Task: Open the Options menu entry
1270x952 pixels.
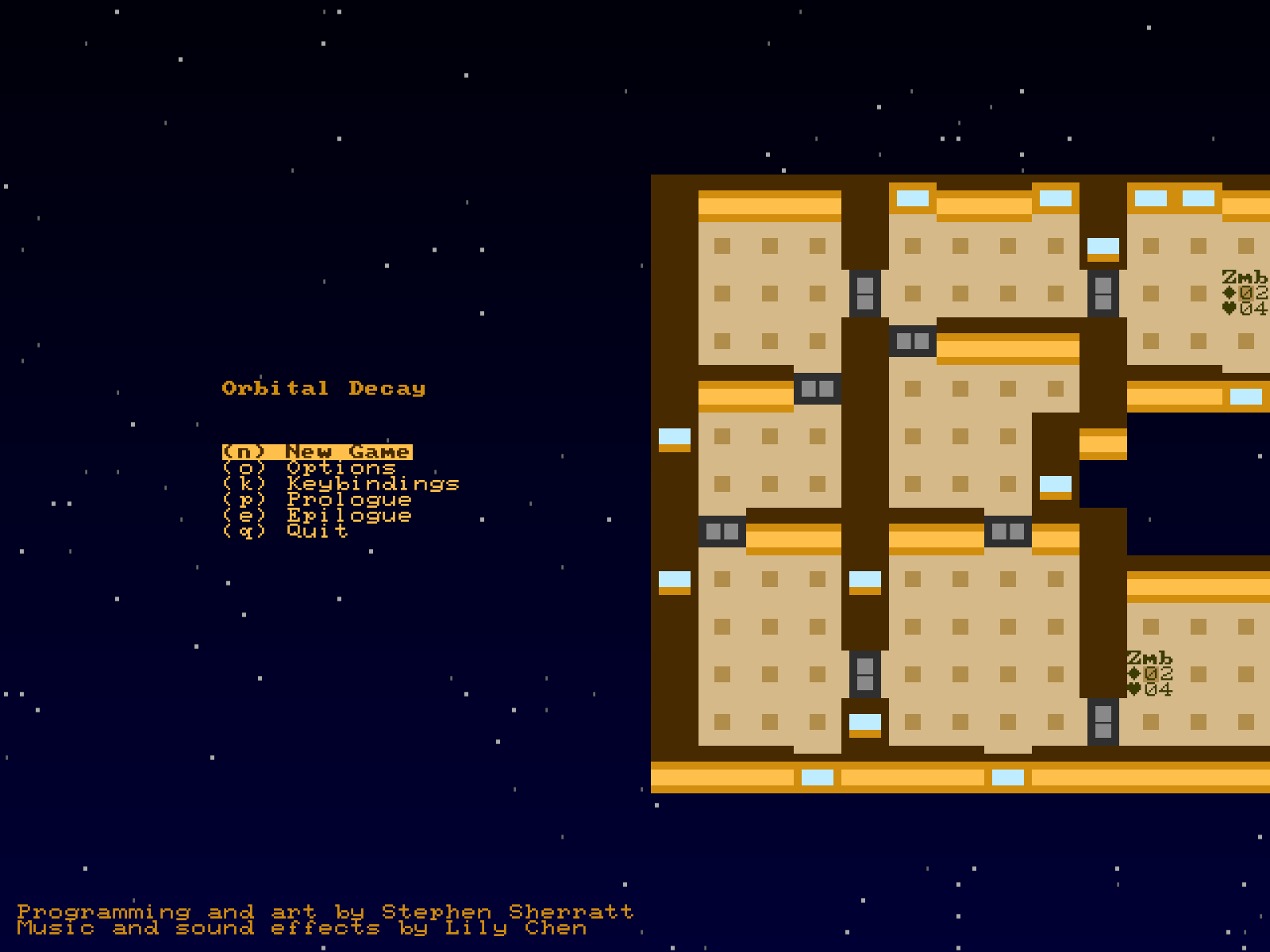Action: click(x=310, y=468)
